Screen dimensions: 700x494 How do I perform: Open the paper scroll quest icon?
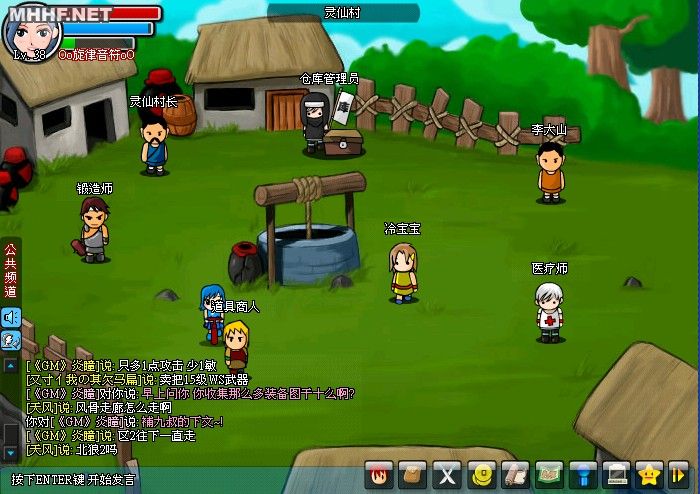click(x=514, y=474)
